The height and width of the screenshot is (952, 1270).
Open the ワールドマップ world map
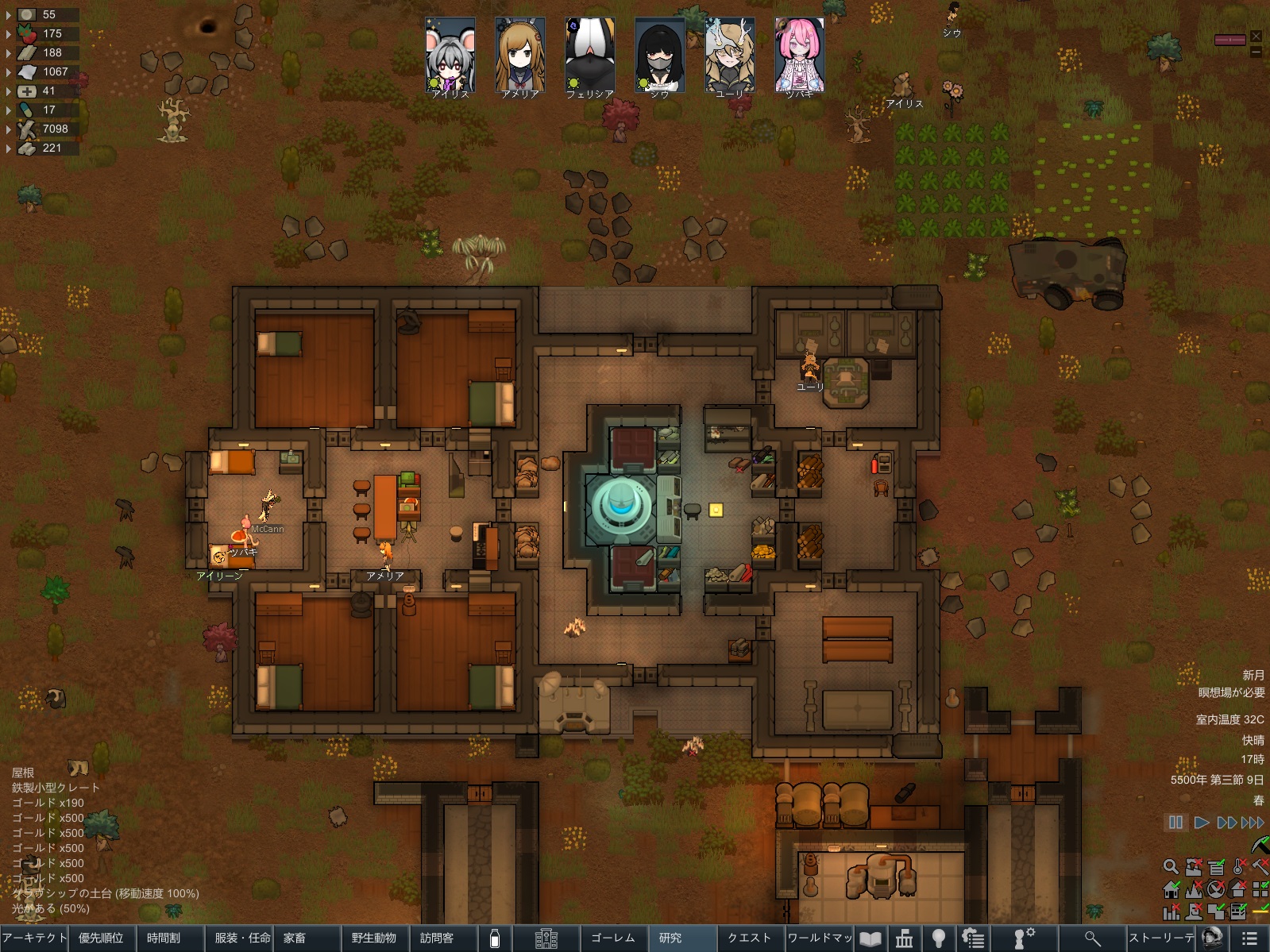[820, 938]
